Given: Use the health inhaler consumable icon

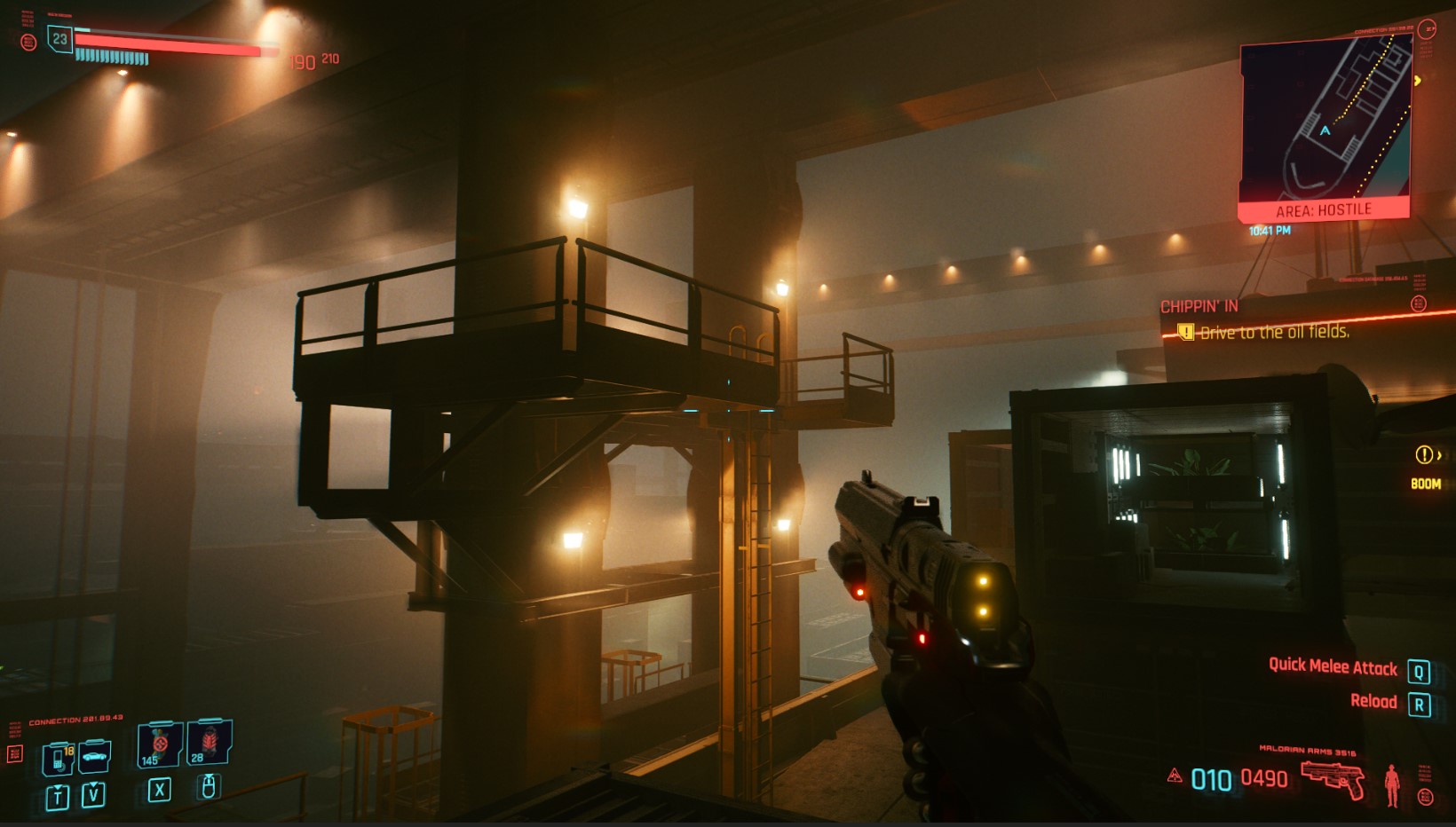Looking at the screenshot, I should tap(208, 744).
